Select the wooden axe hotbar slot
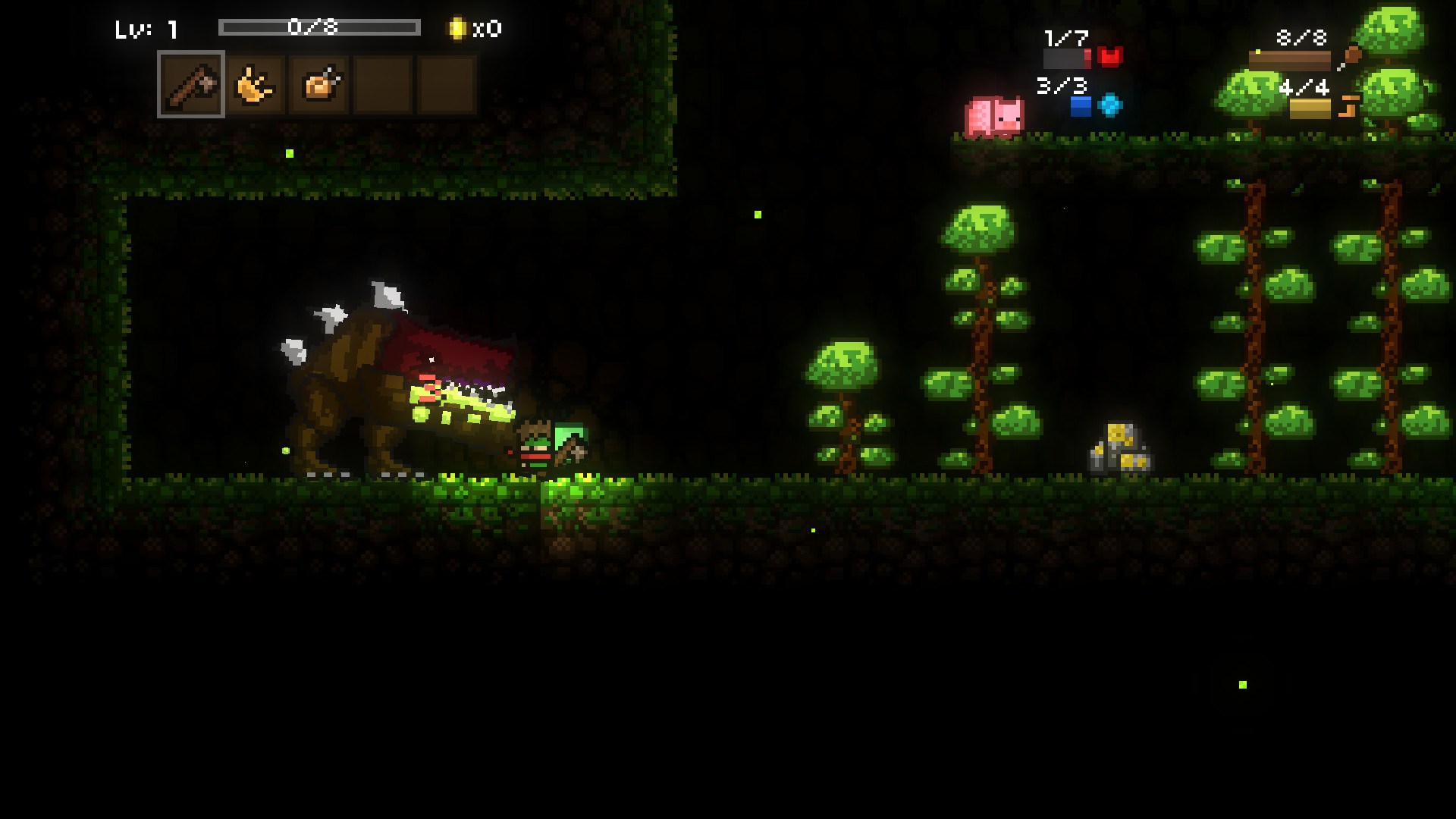Viewport: 1456px width, 819px height. point(191,84)
